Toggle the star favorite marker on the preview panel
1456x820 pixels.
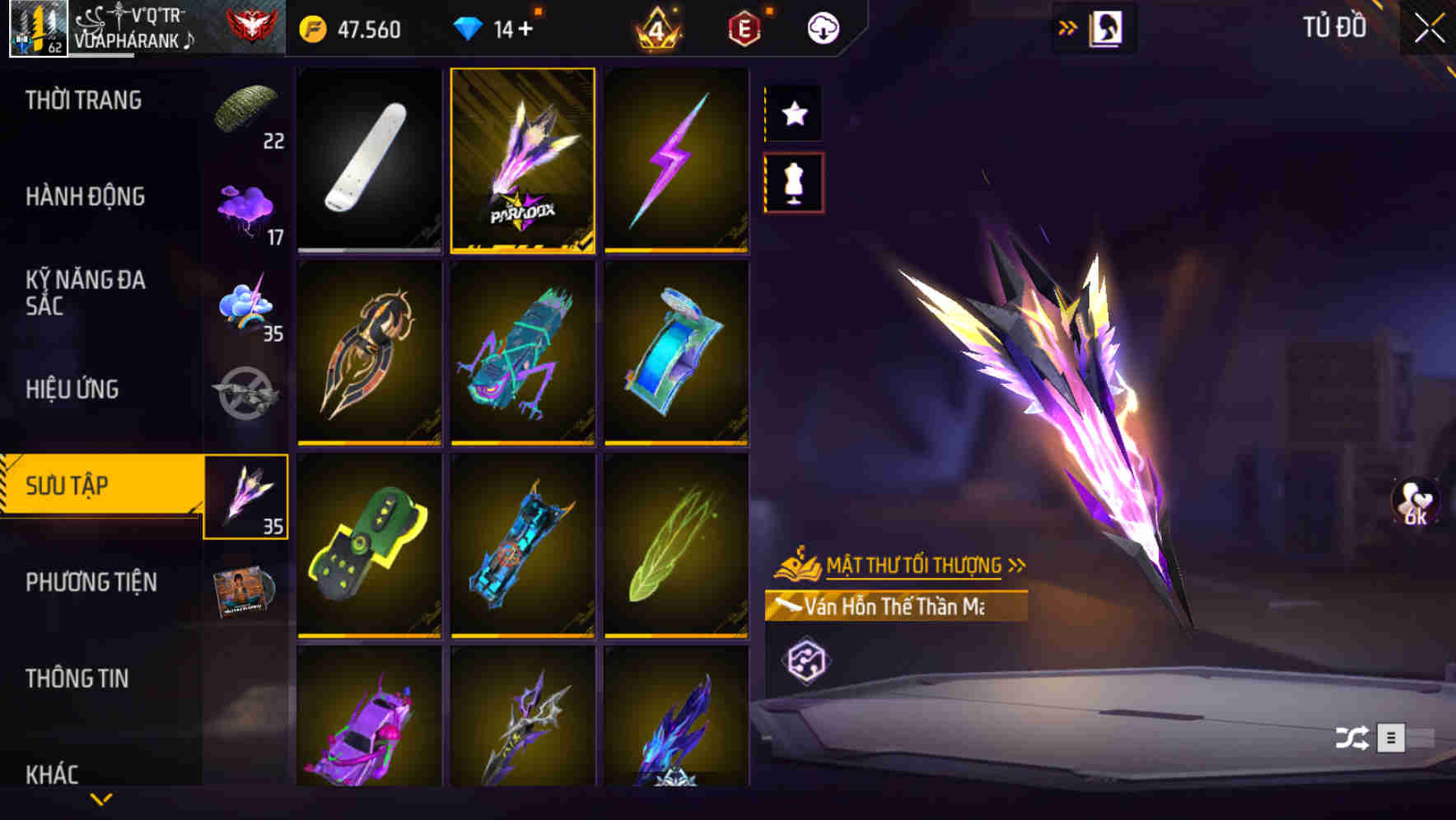[x=793, y=114]
